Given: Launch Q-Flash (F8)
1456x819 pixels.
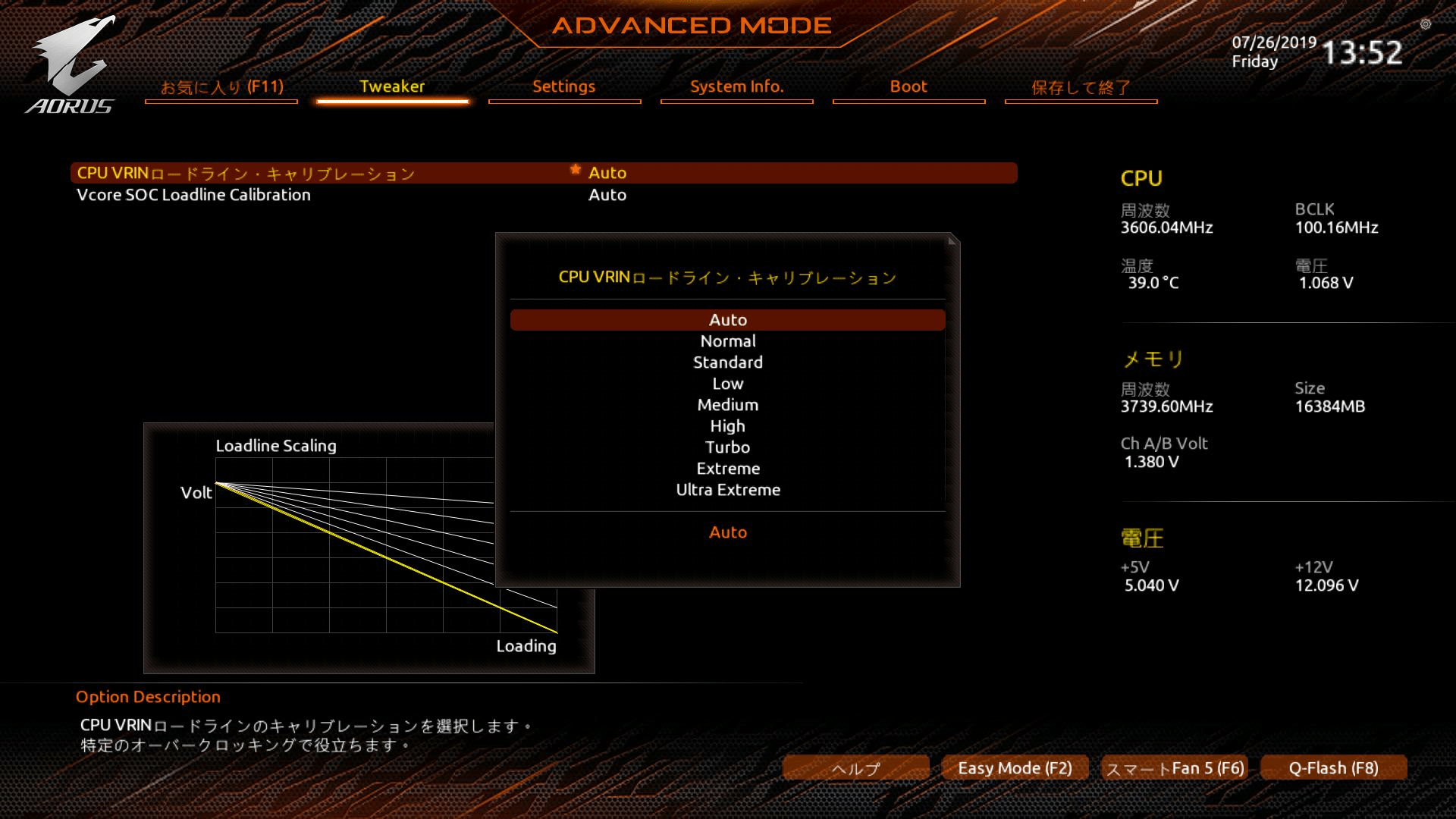Looking at the screenshot, I should pyautogui.click(x=1333, y=768).
